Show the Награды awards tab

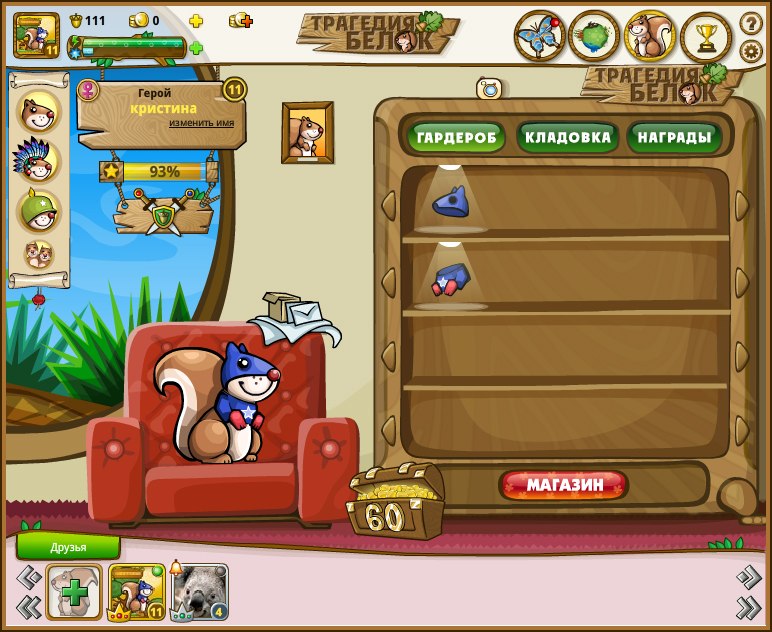[676, 137]
